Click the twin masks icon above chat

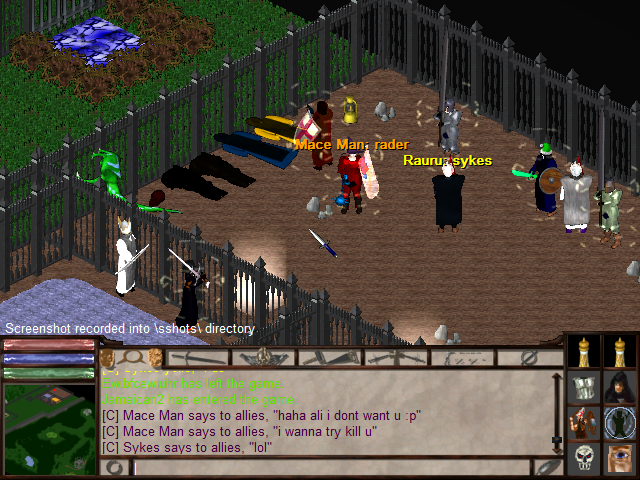click(132, 357)
